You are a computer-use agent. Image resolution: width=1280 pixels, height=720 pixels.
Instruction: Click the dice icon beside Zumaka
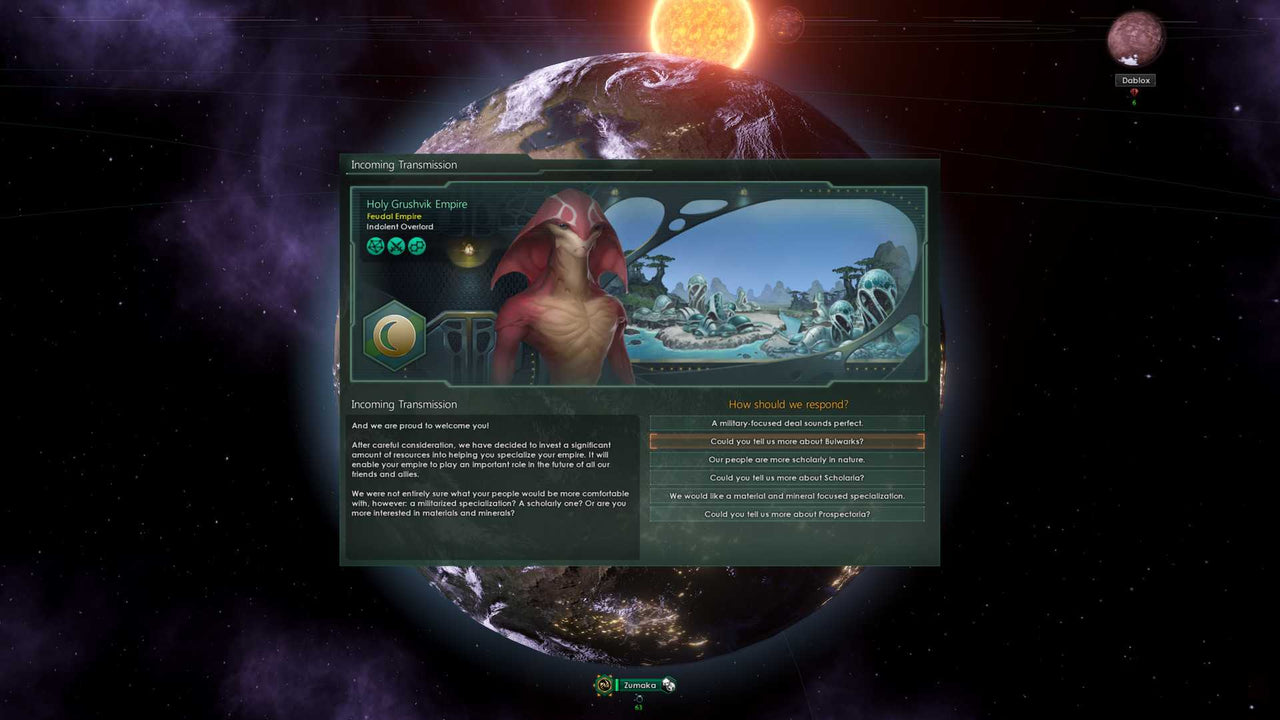point(668,683)
